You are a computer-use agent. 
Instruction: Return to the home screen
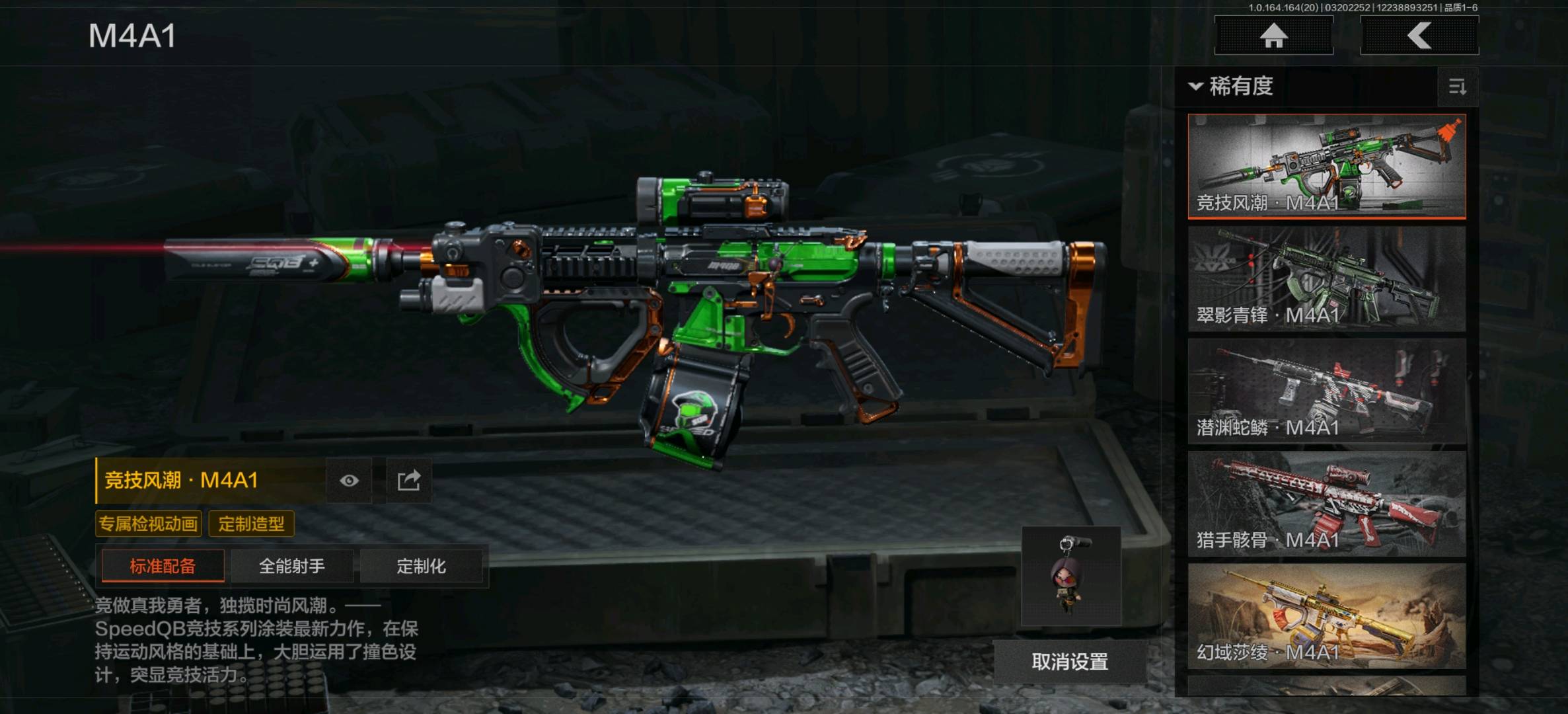1273,36
